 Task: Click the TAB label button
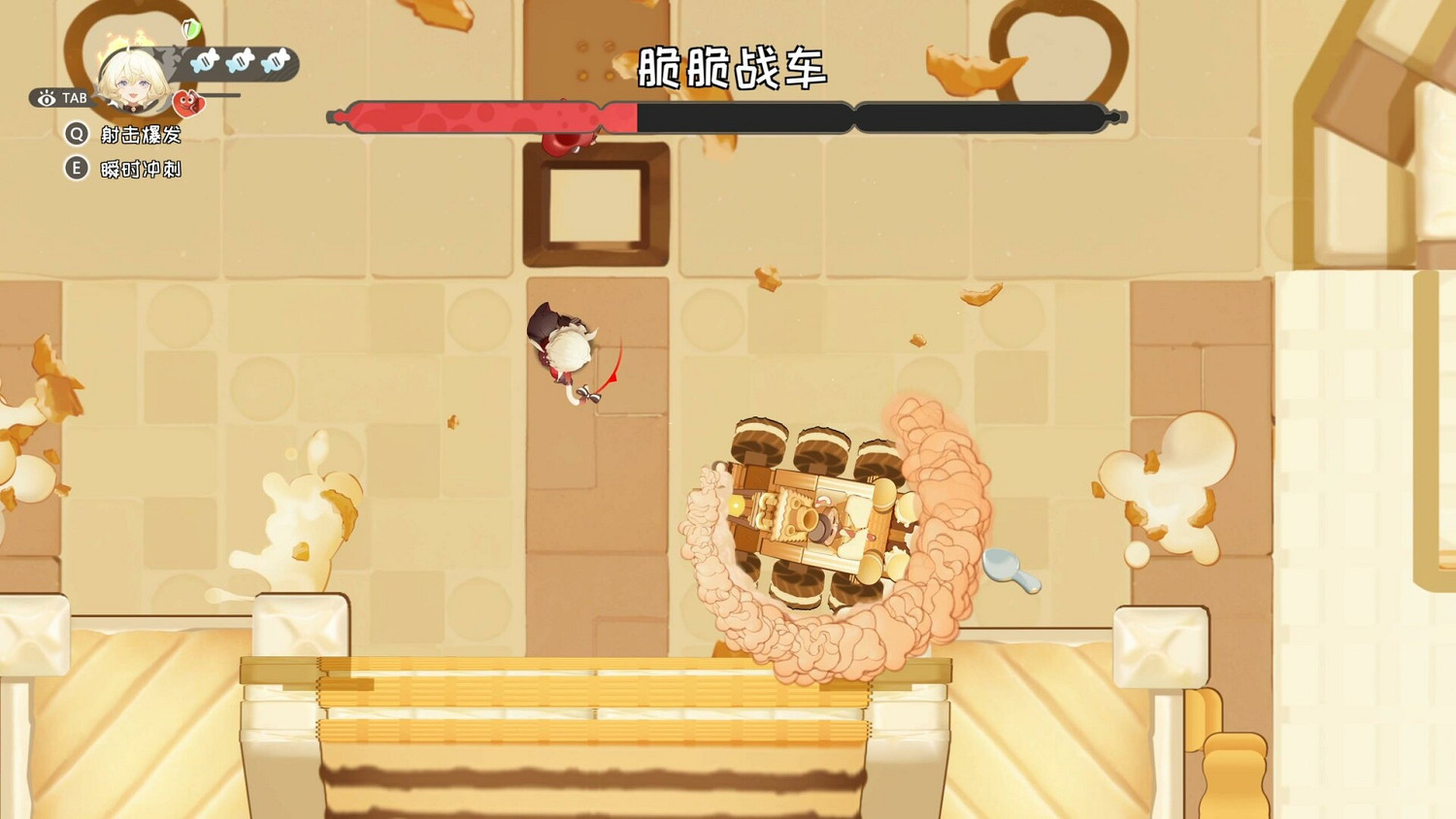coord(74,98)
